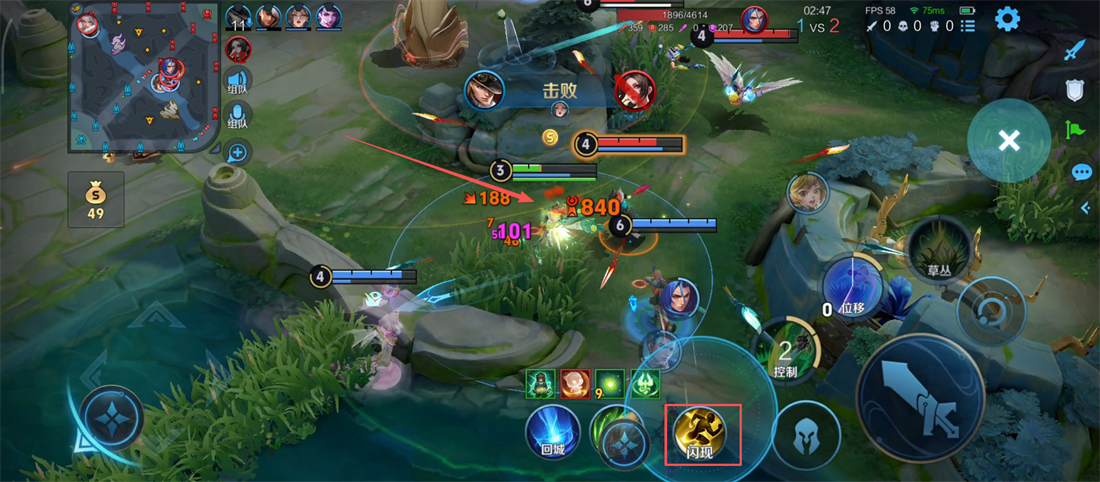Cast the 位移 dash skill
The width and height of the screenshot is (1100, 482).
click(852, 290)
